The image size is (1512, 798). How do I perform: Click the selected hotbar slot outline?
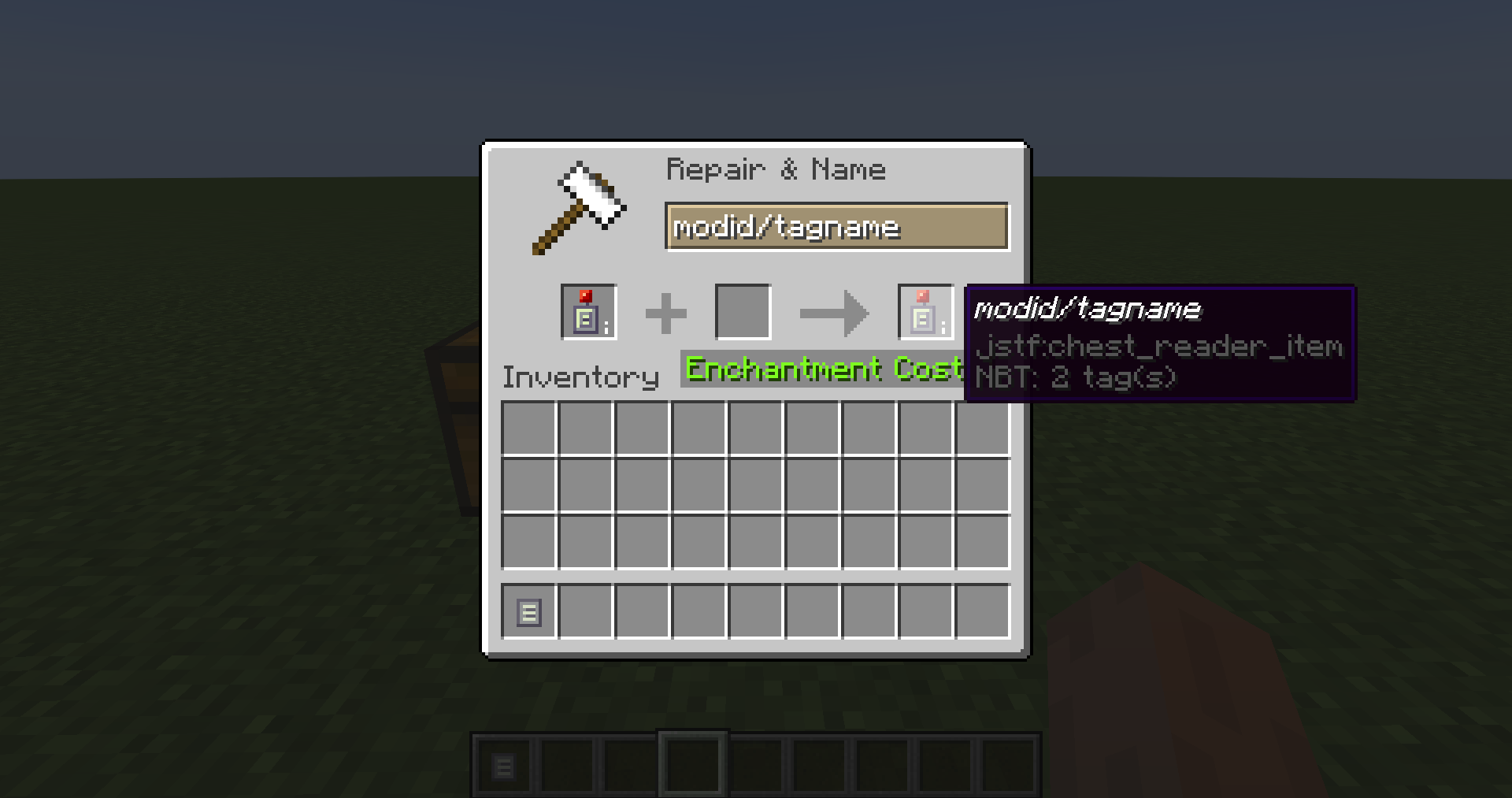click(x=692, y=763)
